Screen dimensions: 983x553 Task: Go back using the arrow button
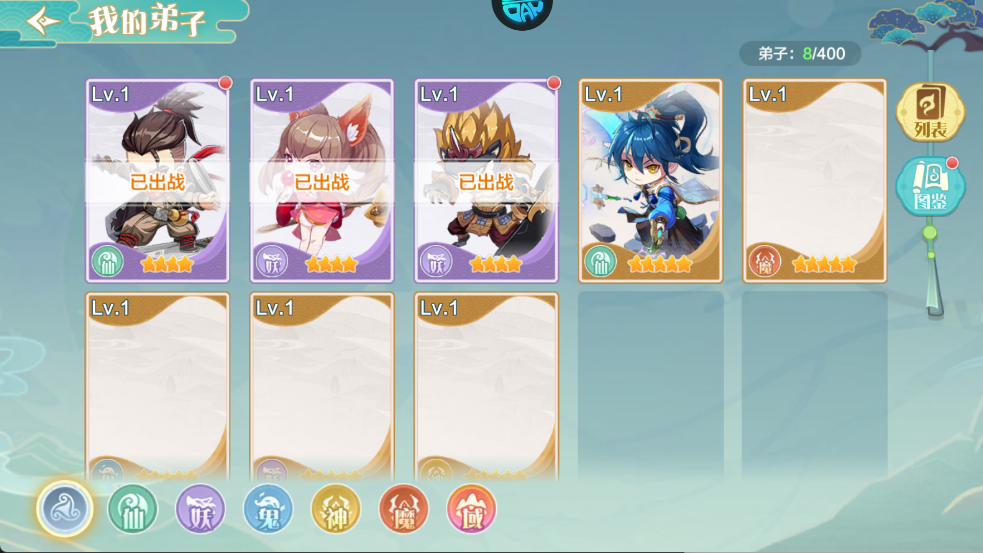(x=43, y=22)
